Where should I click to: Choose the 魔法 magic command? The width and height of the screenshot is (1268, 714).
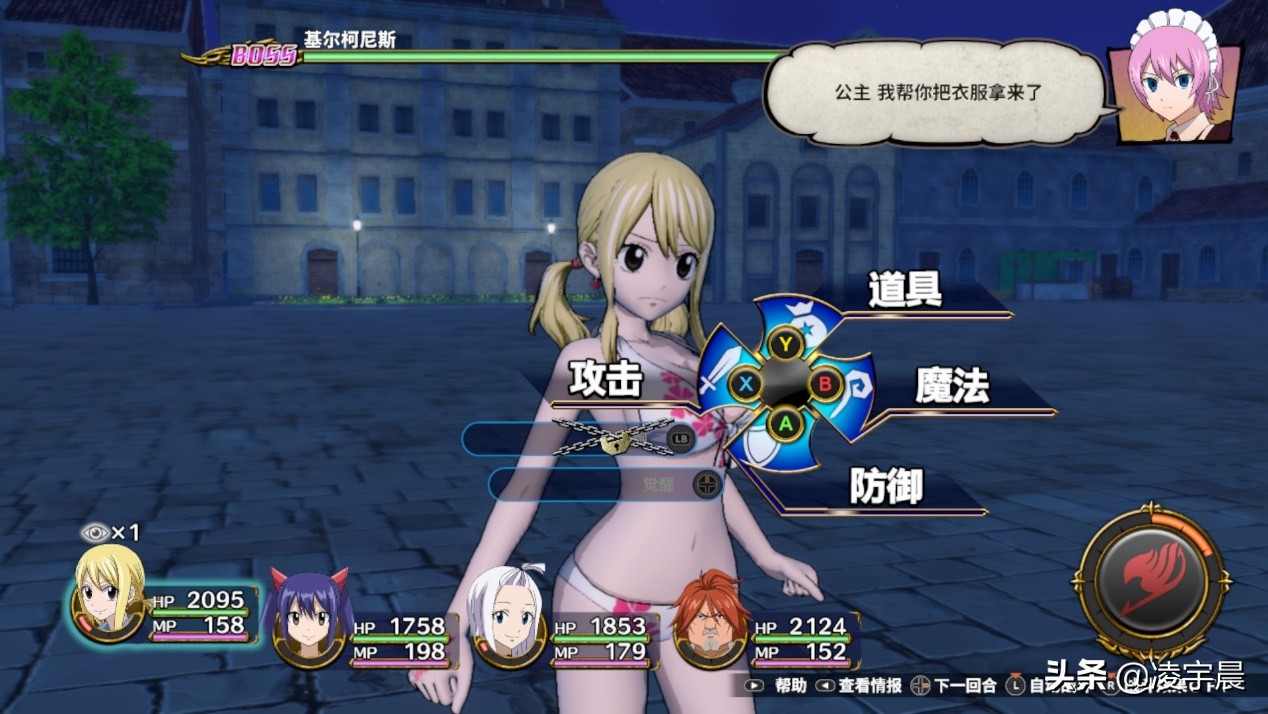(952, 386)
